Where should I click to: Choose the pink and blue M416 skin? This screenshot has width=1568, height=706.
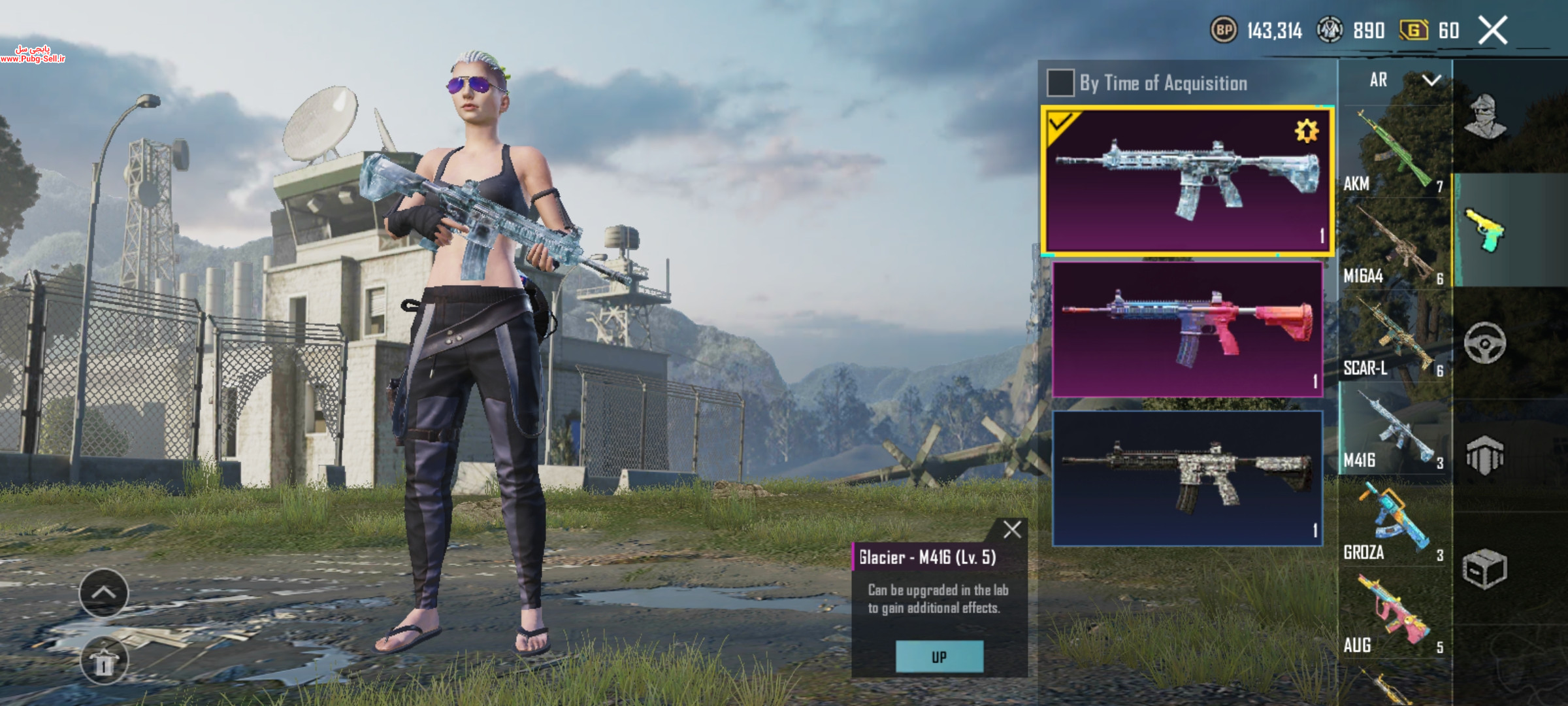pyautogui.click(x=1187, y=329)
